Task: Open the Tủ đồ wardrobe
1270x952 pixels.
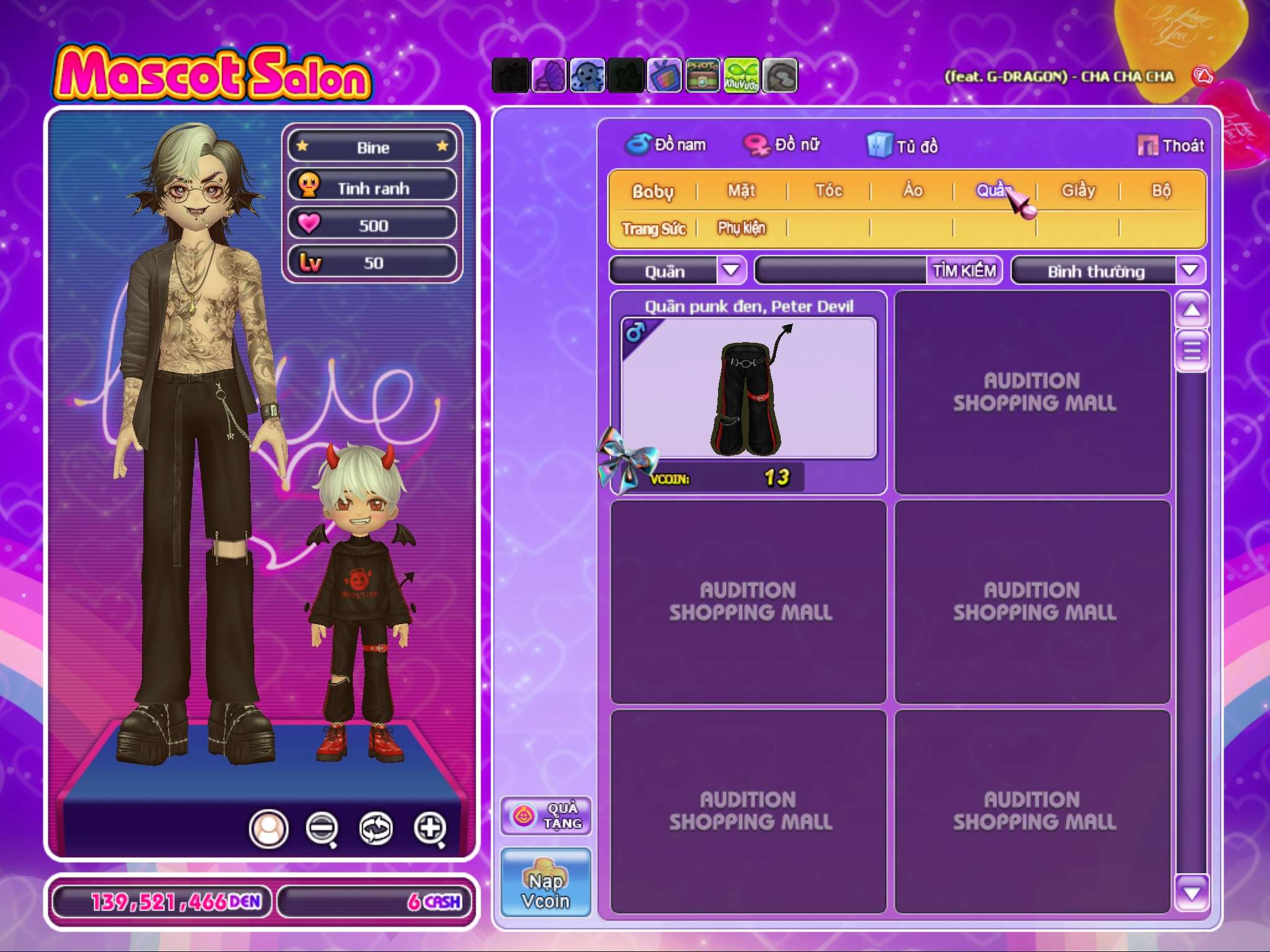Action: click(x=903, y=146)
